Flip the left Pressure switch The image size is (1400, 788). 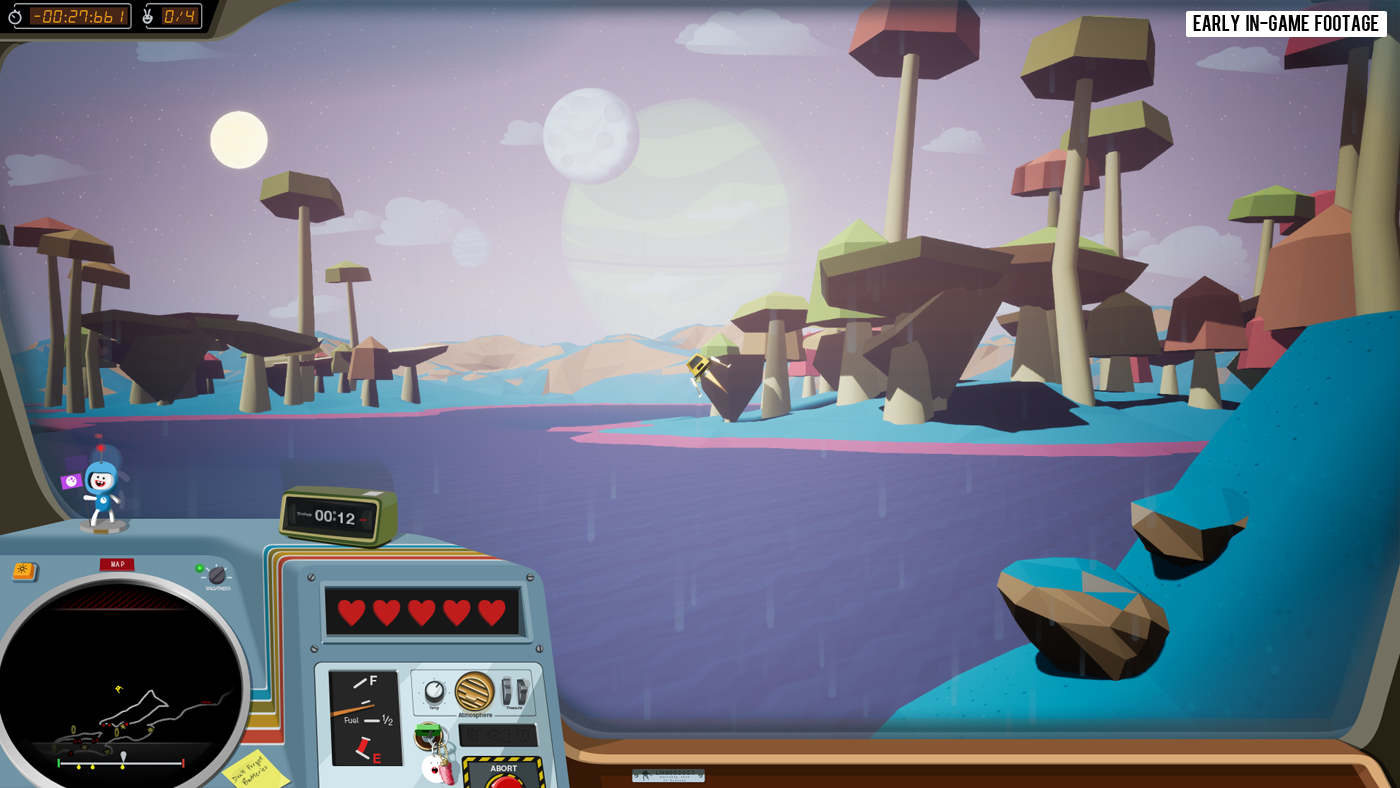click(508, 691)
